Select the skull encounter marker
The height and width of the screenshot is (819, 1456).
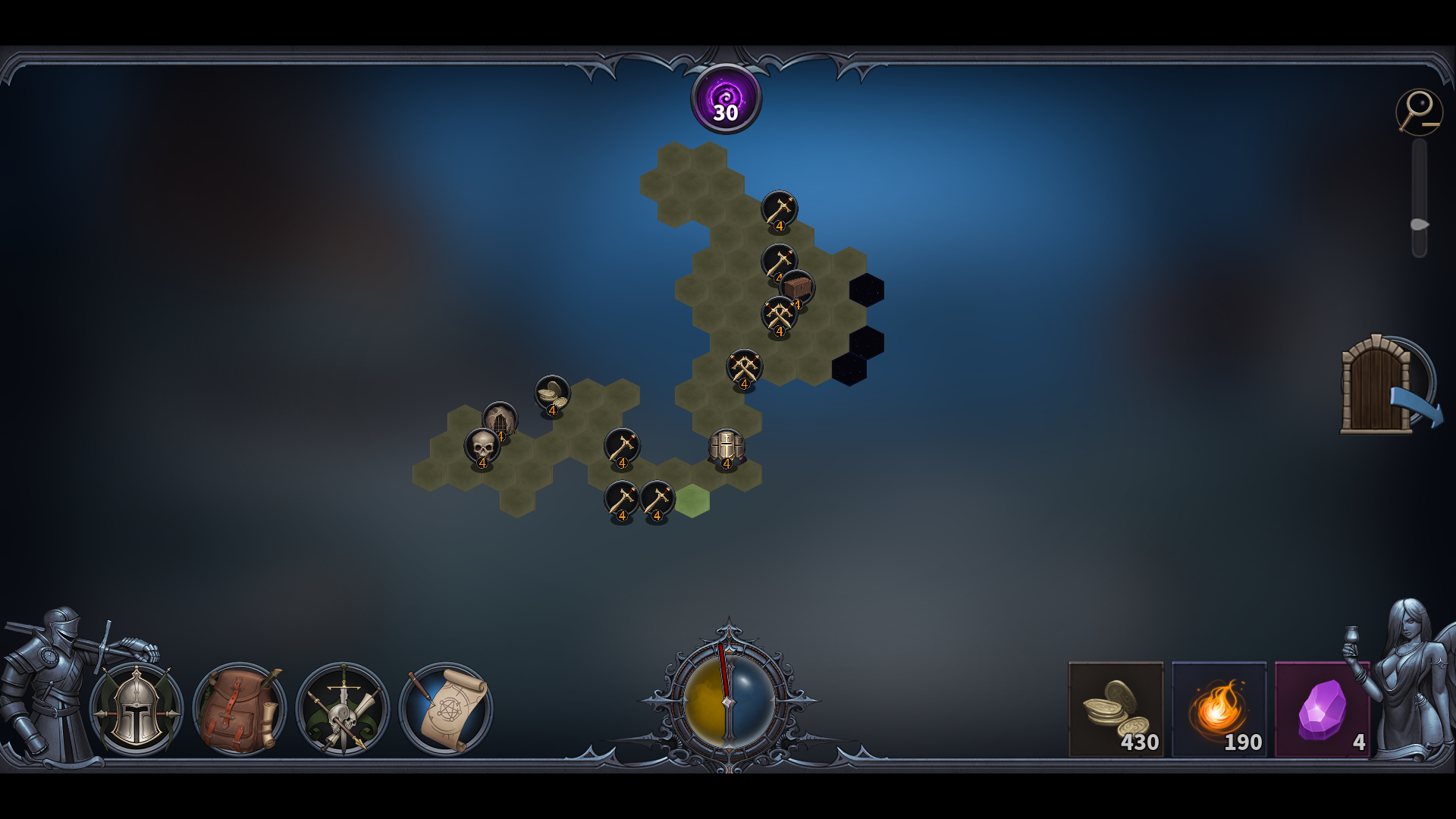[x=482, y=448]
